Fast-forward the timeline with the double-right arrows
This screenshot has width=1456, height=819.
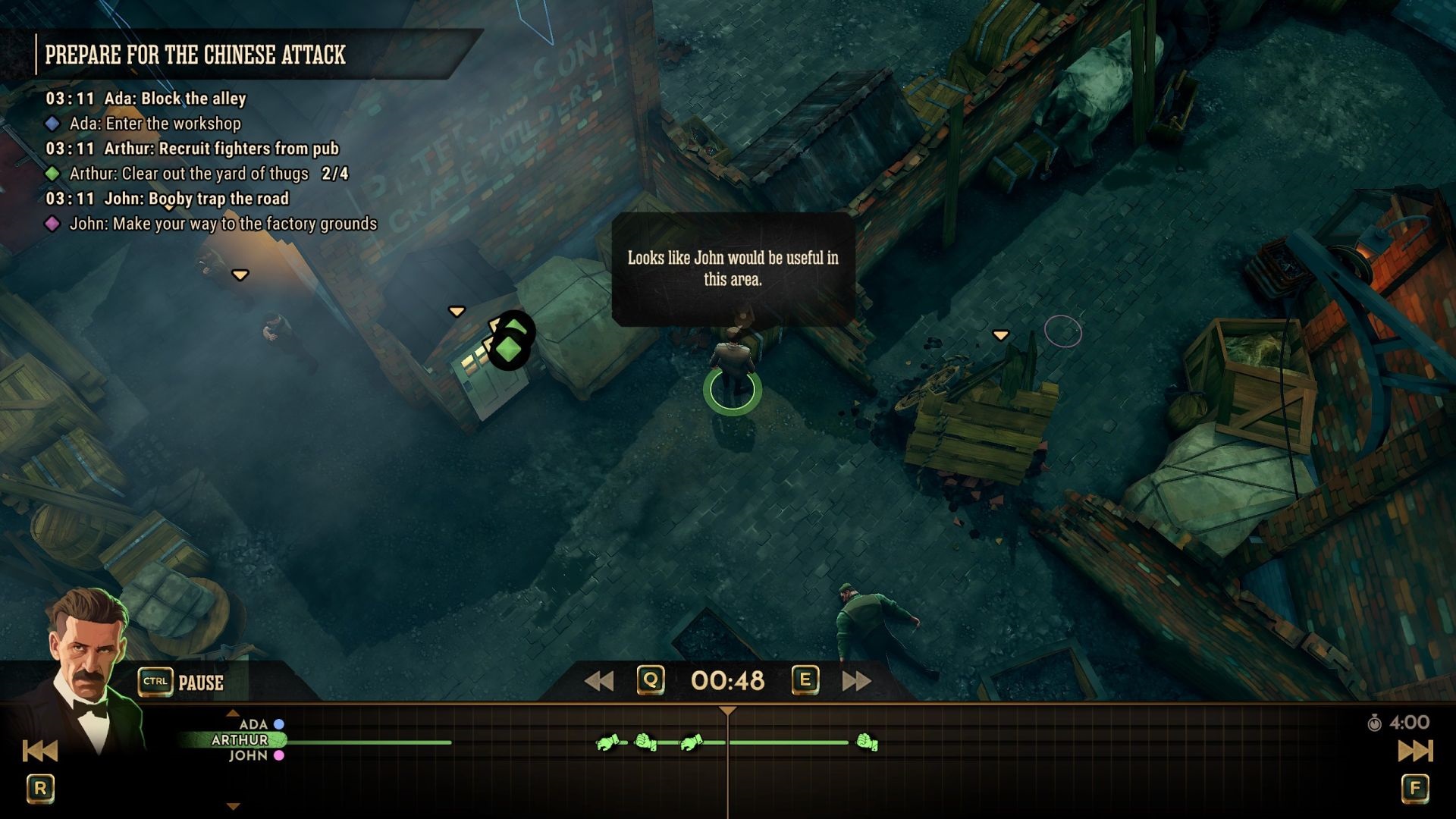tap(856, 681)
